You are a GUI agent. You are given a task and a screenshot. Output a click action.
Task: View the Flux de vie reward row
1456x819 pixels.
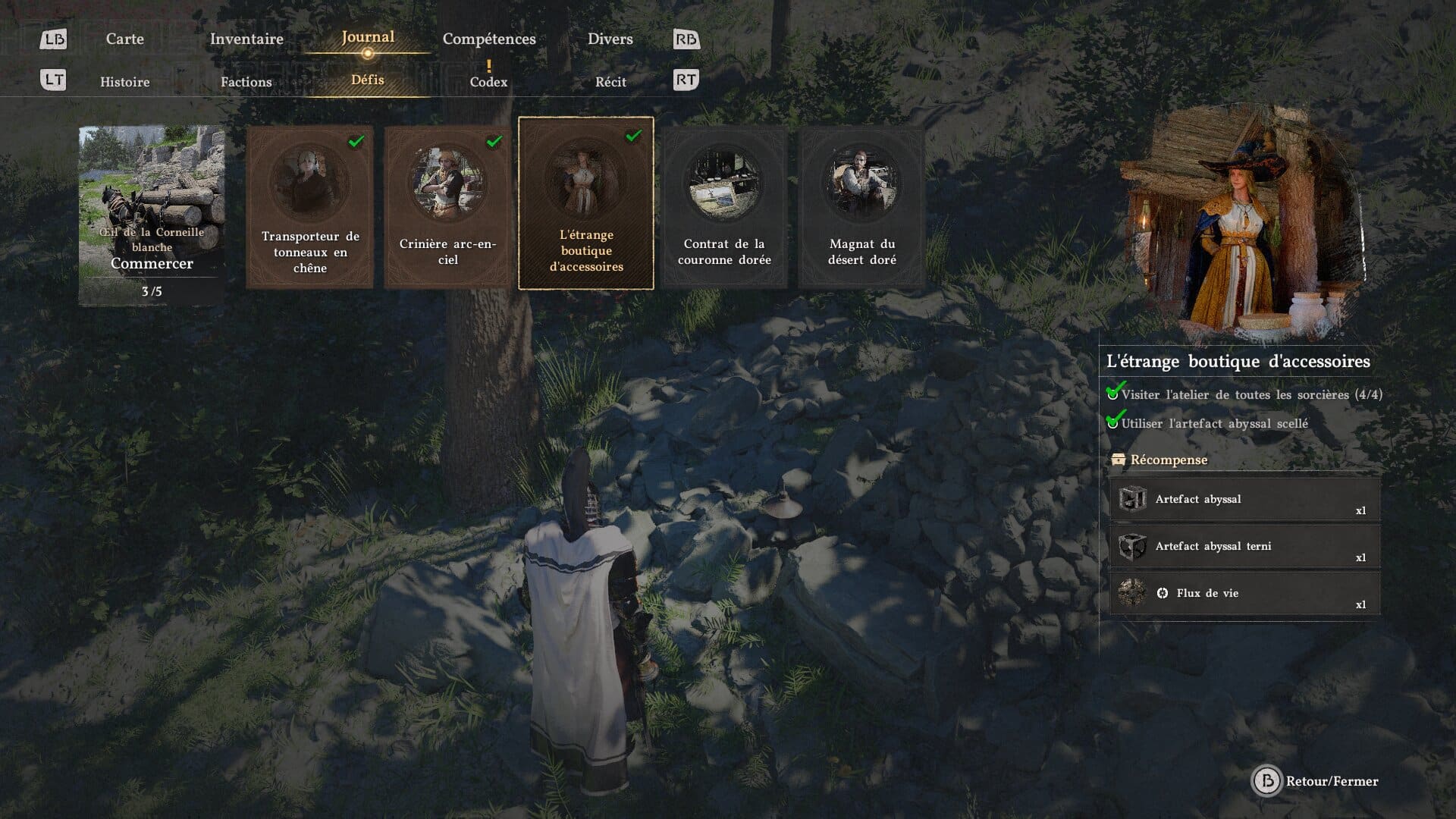[x=1244, y=594]
